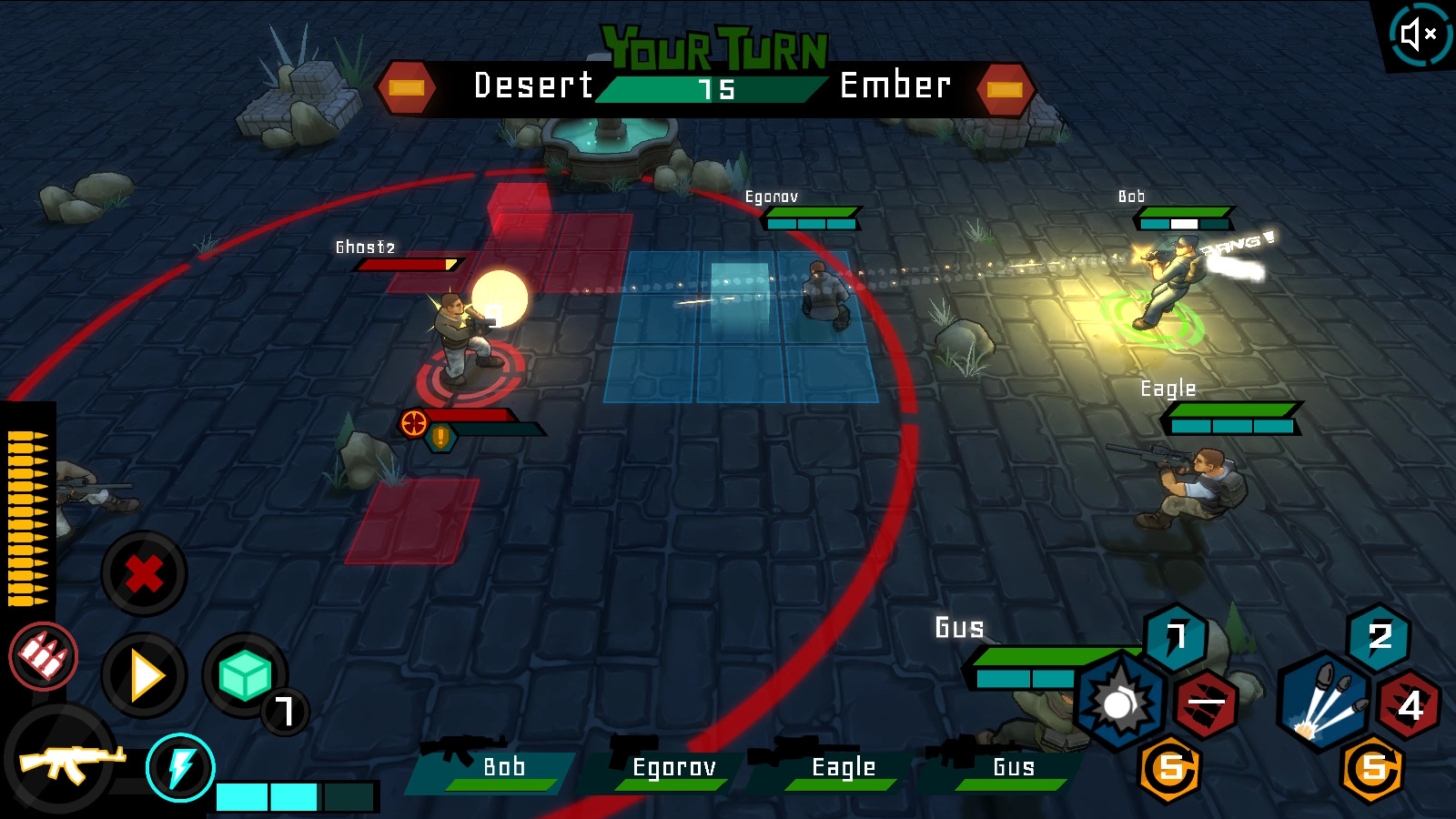Click the Ember team red hexagon button

1005,89
